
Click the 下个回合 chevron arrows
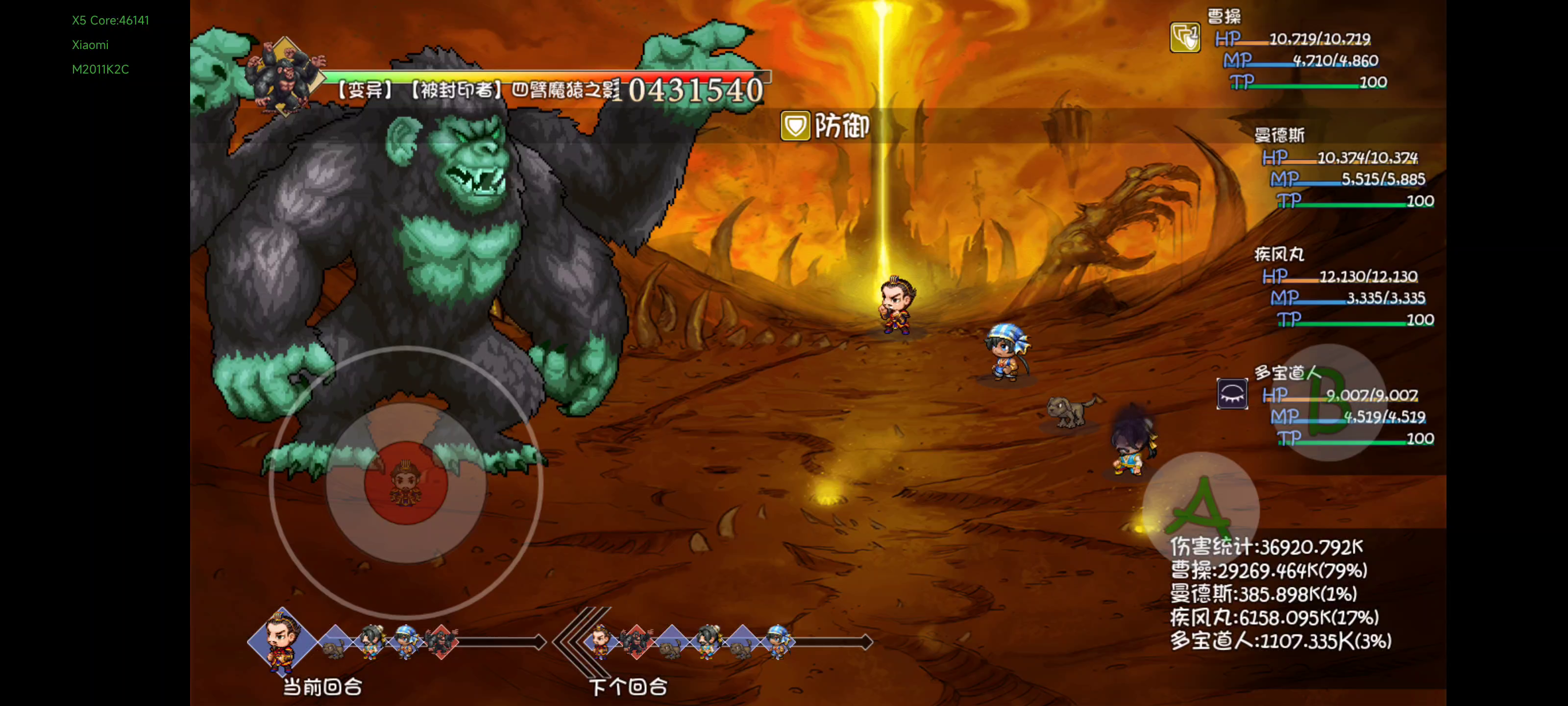coord(575,641)
